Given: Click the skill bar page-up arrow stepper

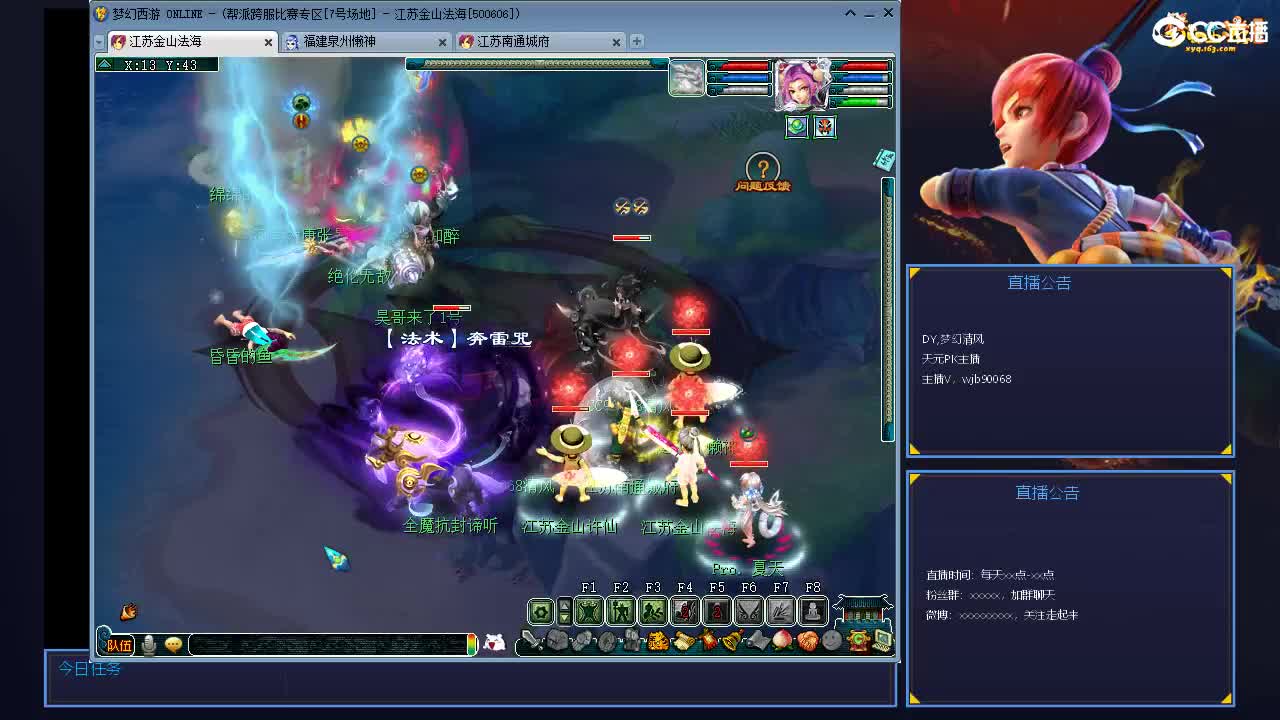Looking at the screenshot, I should tap(565, 603).
